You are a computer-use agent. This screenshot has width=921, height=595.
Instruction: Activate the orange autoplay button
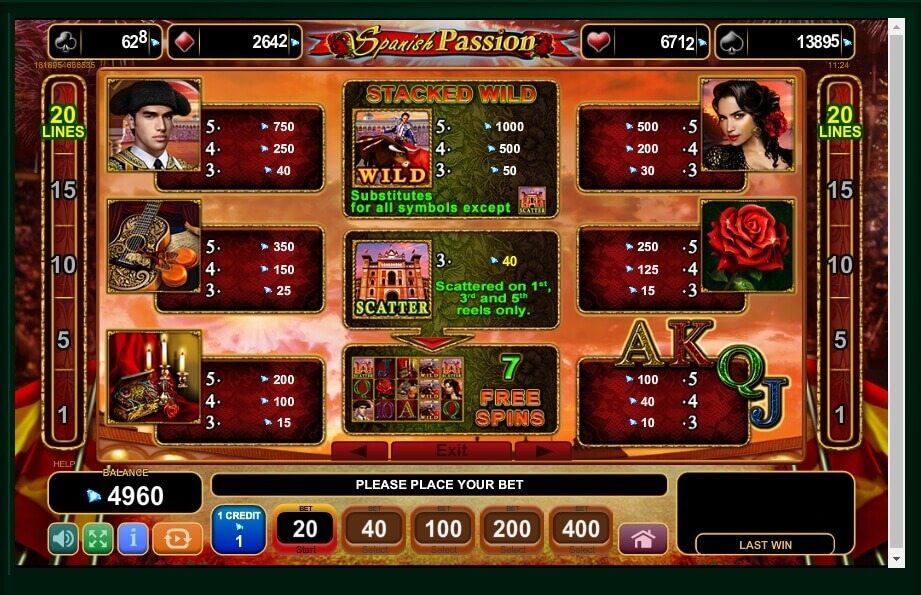click(177, 539)
